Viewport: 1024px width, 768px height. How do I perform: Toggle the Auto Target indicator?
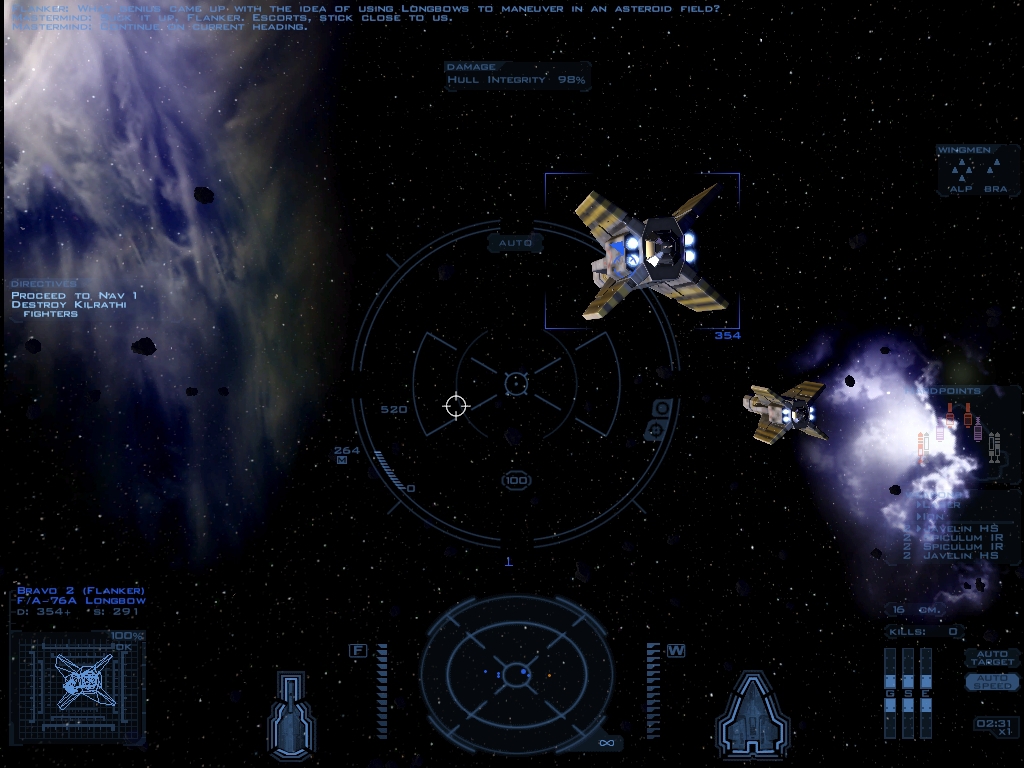tap(991, 658)
